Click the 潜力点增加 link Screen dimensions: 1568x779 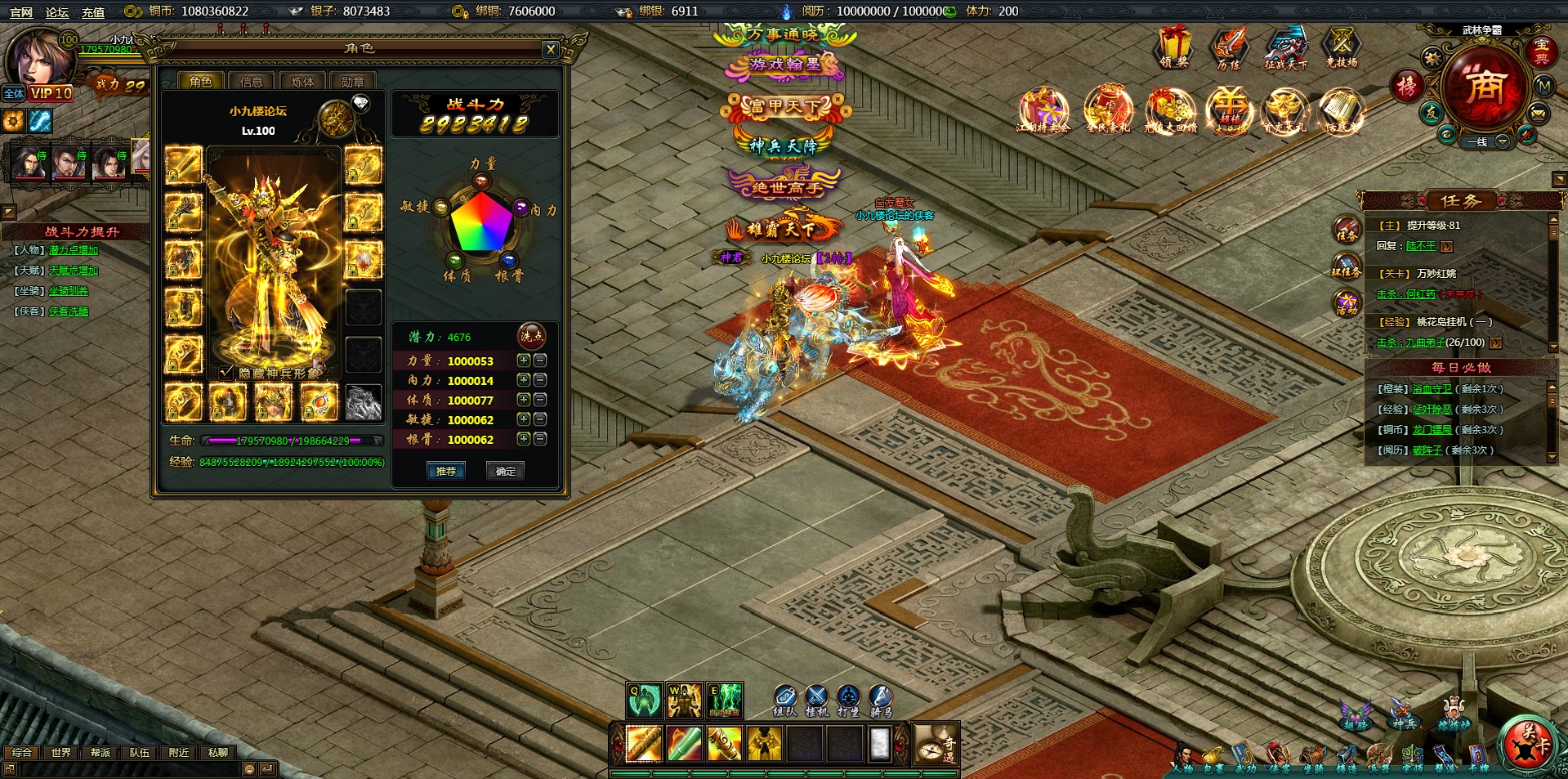74,250
